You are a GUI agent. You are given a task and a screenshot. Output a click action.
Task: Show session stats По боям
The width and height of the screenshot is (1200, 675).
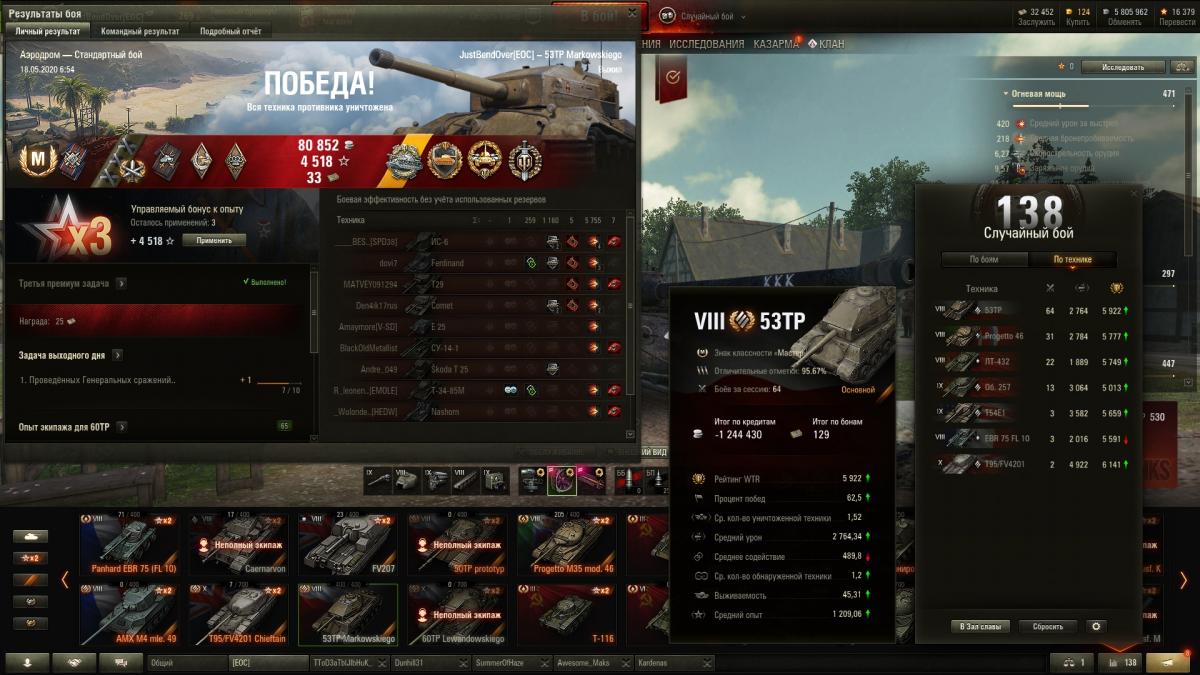pyautogui.click(x=984, y=259)
